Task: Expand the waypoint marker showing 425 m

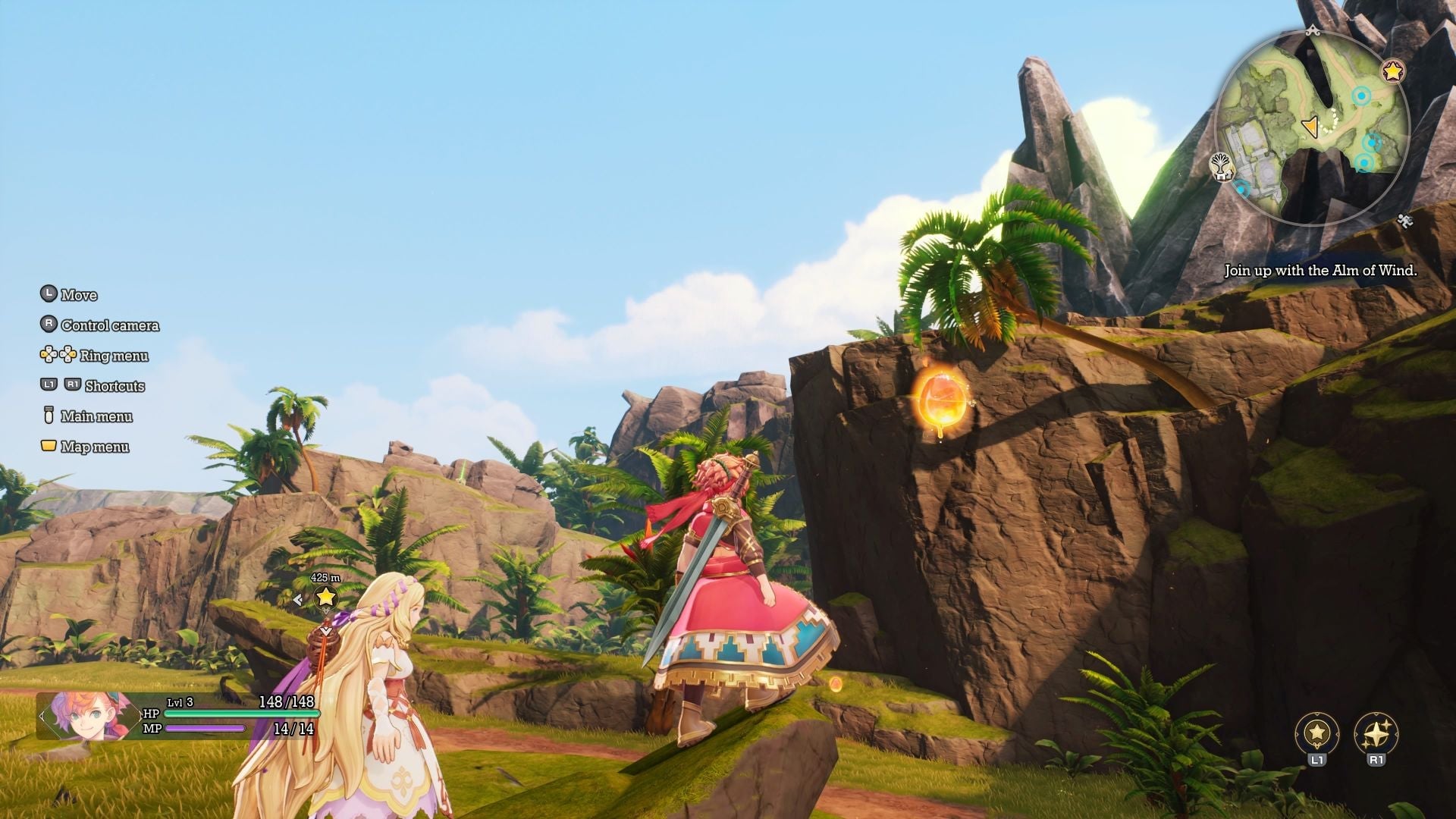Action: (x=325, y=578)
